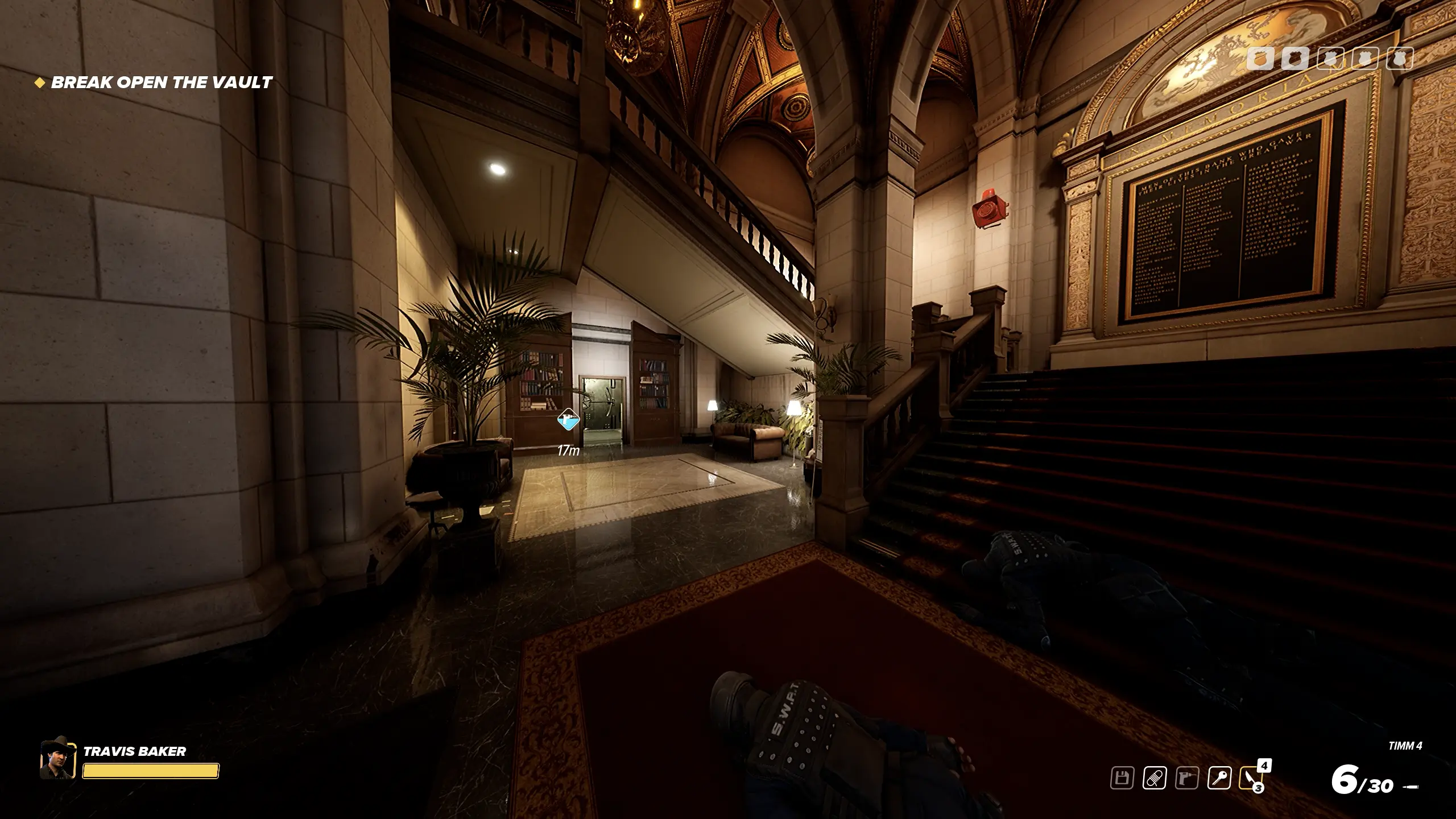Click the orange police badge heat icon

click(1260, 58)
